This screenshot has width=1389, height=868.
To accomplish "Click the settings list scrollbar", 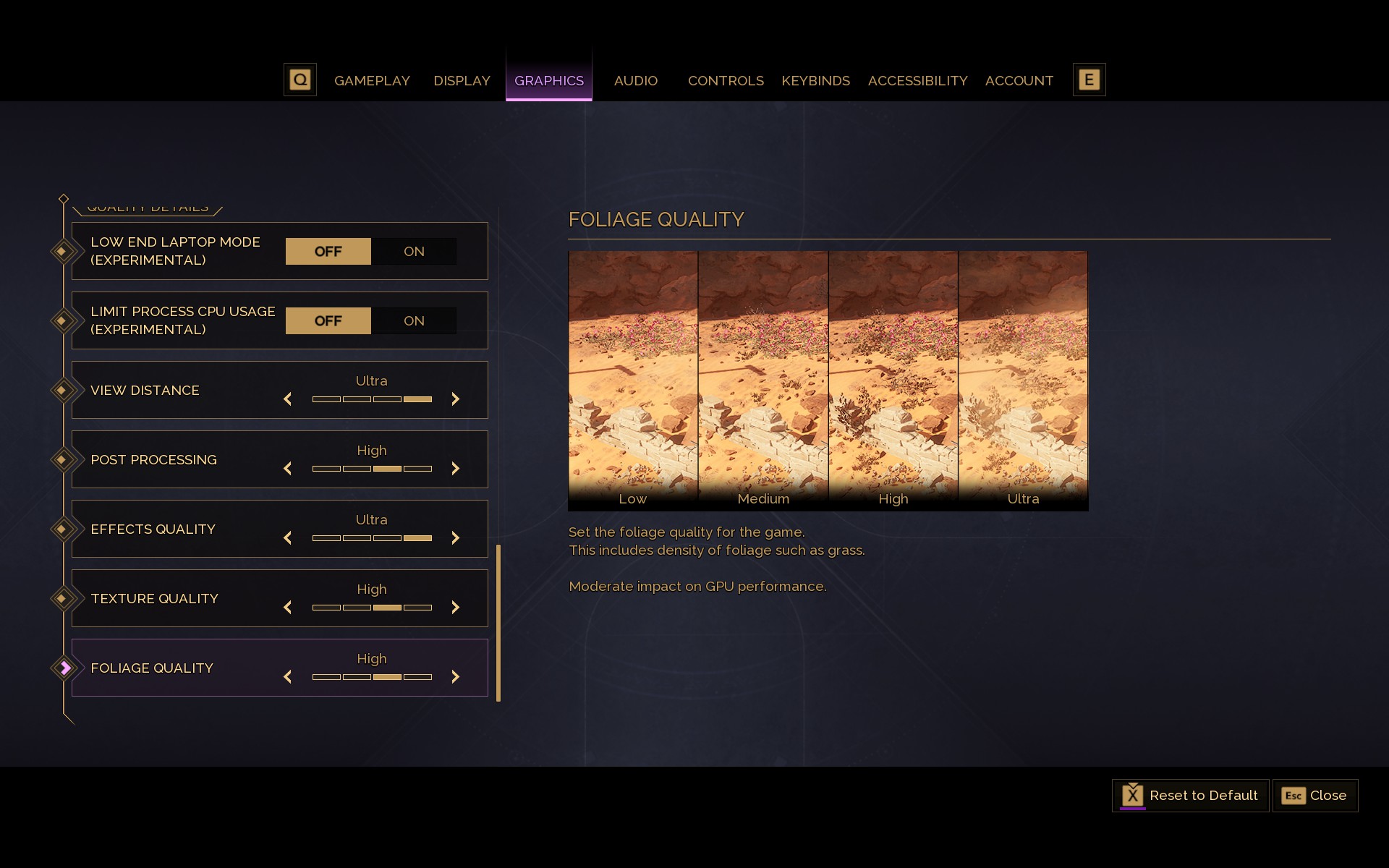I will pos(498,622).
